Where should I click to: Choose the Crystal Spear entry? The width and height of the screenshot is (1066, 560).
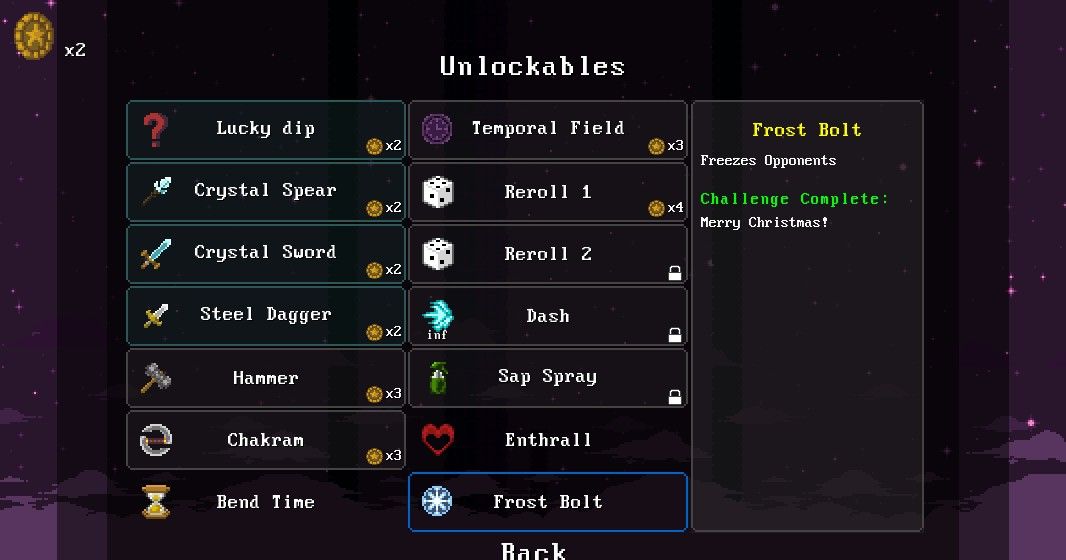point(265,191)
